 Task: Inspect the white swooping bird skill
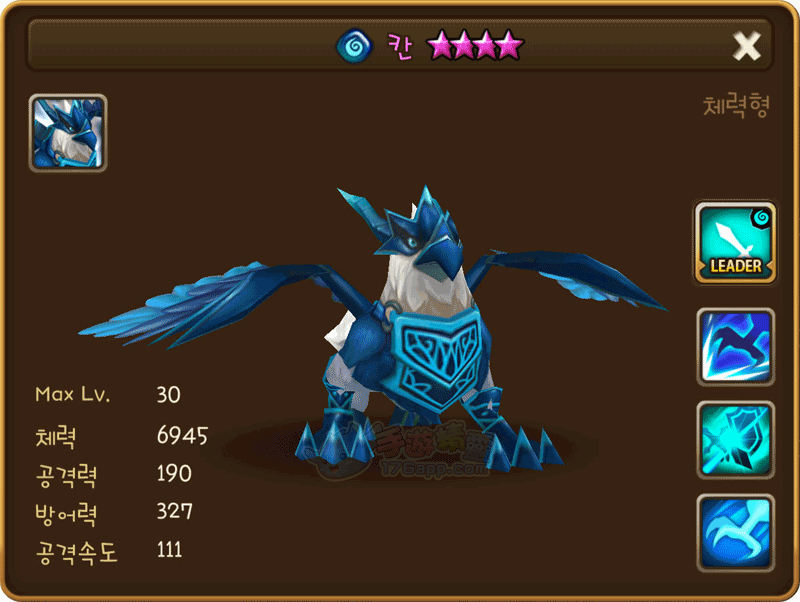click(735, 530)
